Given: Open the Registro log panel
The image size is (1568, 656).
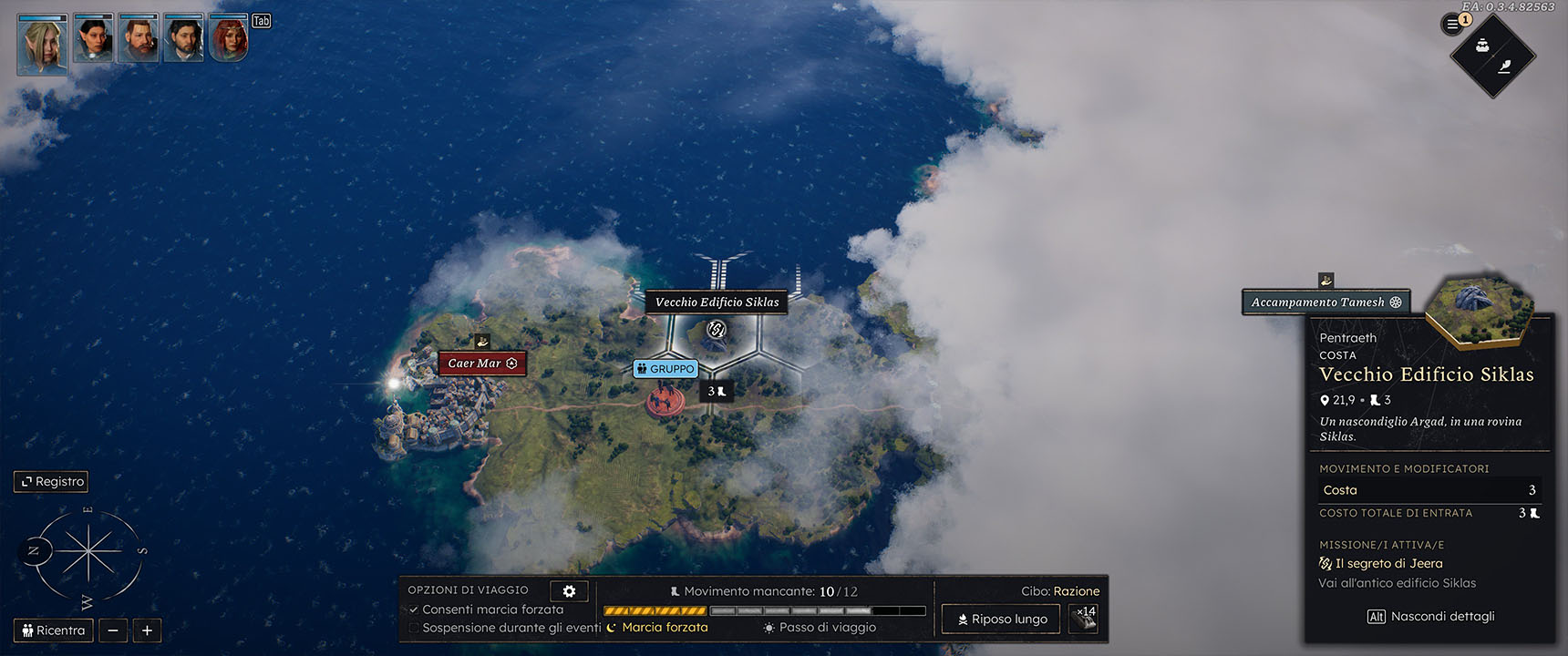Looking at the screenshot, I should pyautogui.click(x=51, y=481).
